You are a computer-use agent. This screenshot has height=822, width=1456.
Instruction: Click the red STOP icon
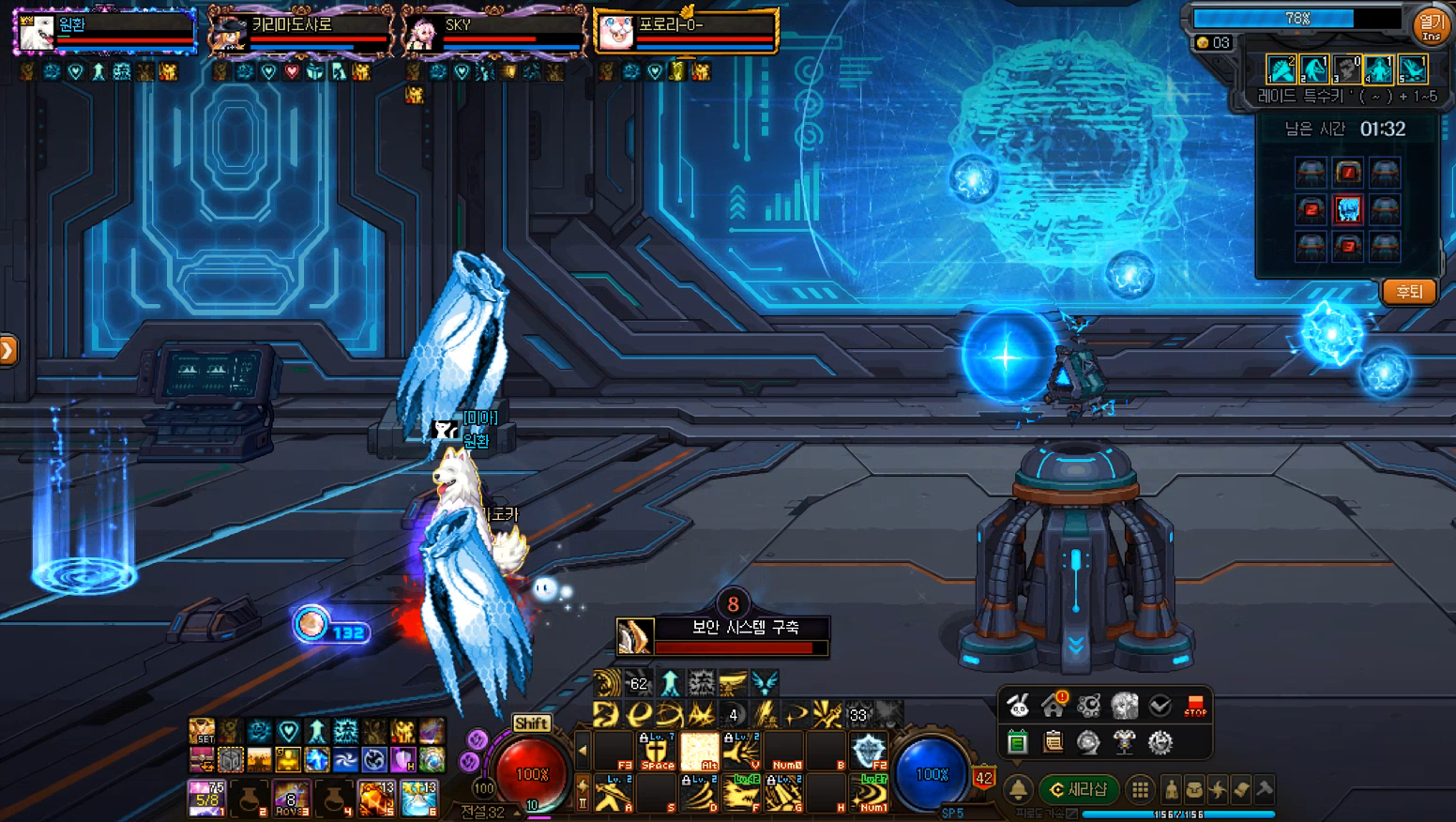pos(1195,705)
